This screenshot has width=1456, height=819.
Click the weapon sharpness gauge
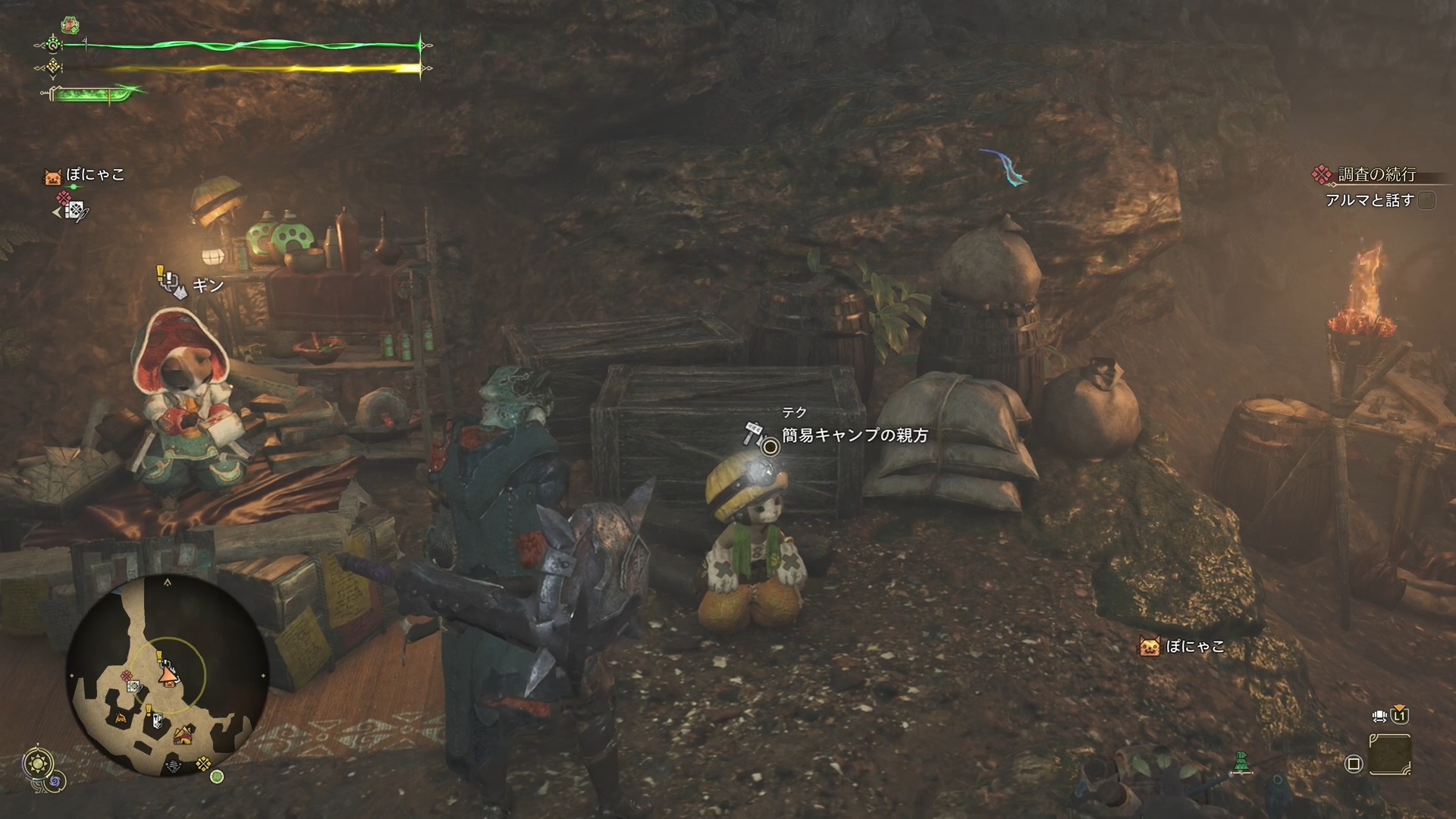(93, 96)
